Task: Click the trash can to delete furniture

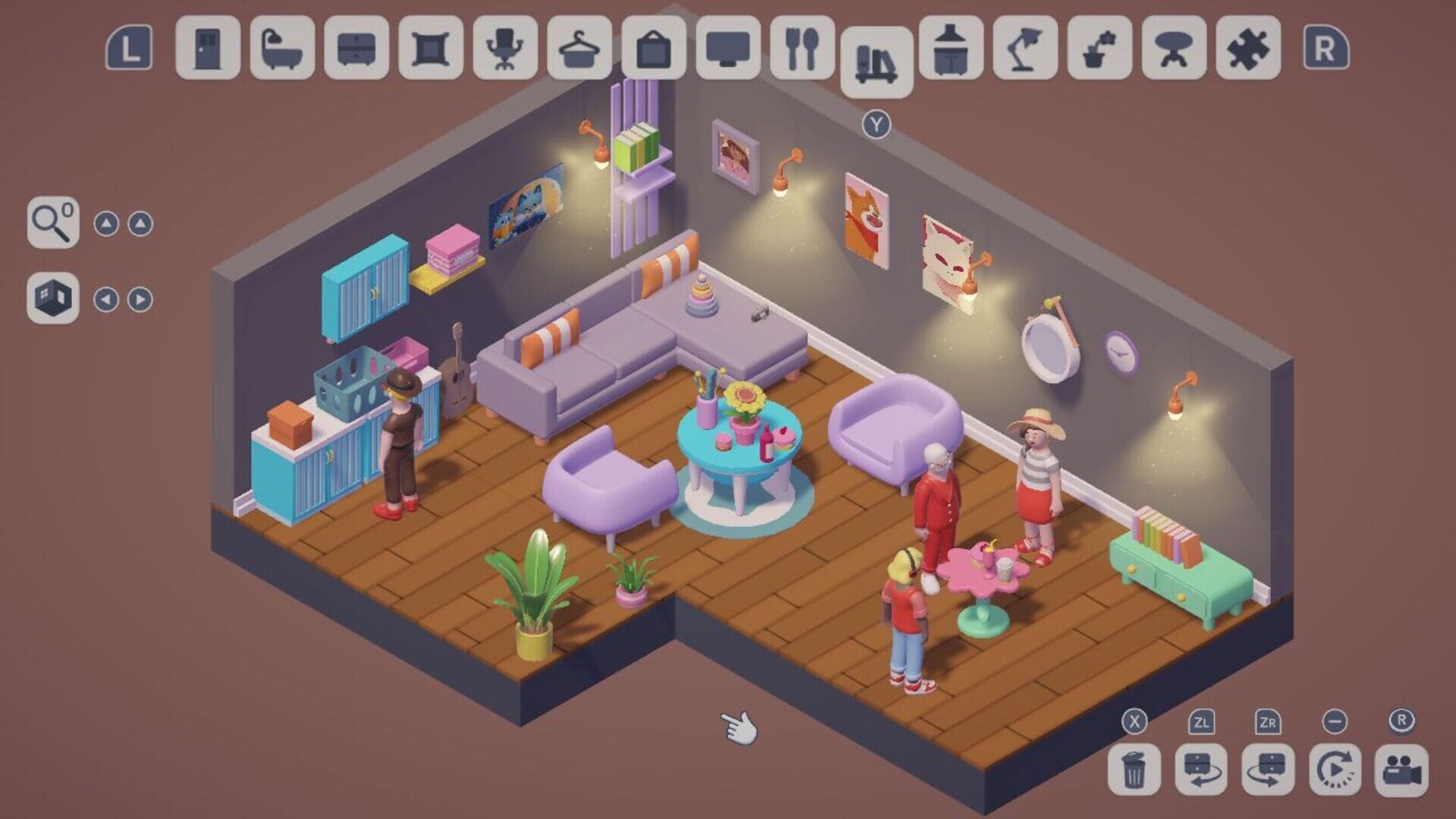Action: [1135, 771]
